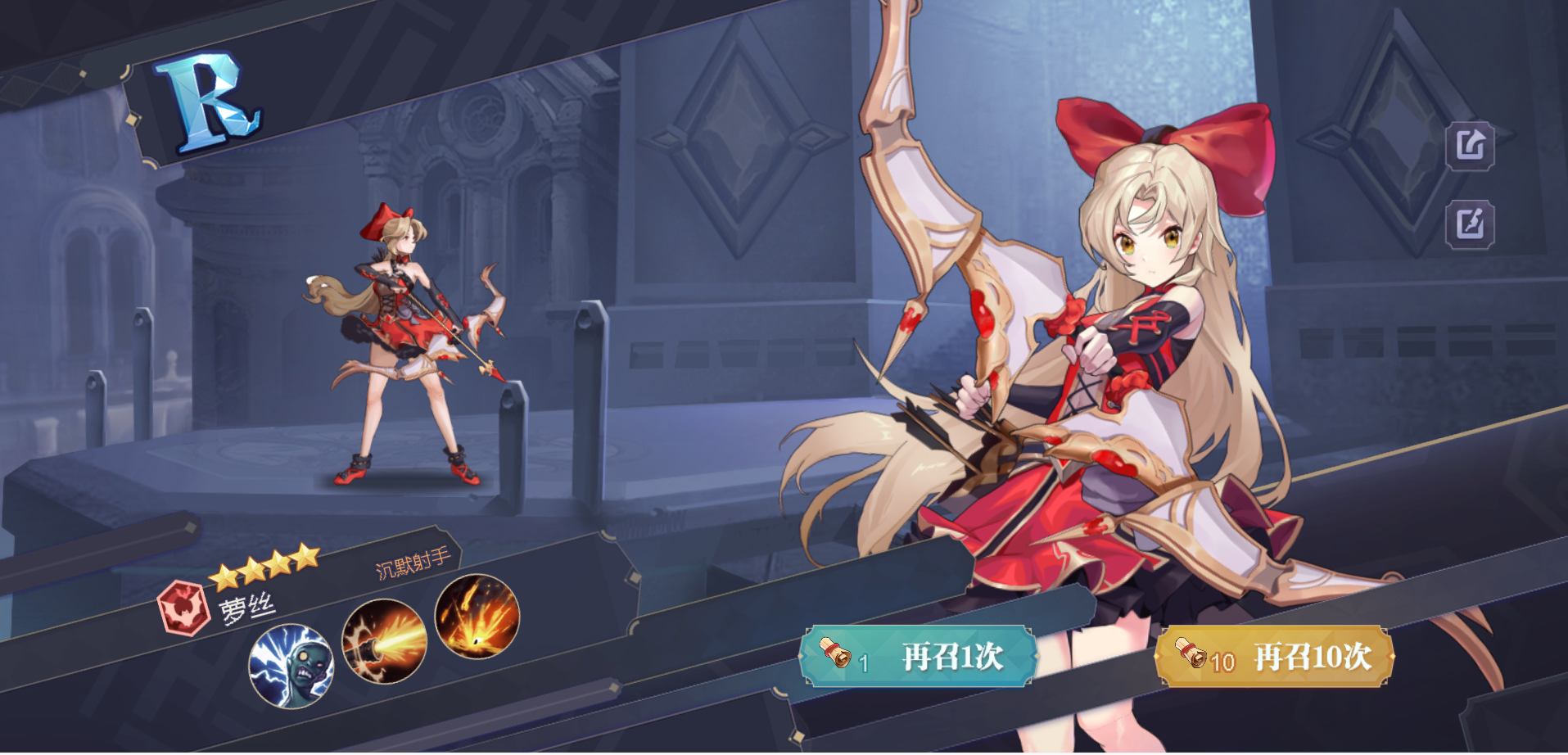View the zombie lightning skill icon

point(291,665)
